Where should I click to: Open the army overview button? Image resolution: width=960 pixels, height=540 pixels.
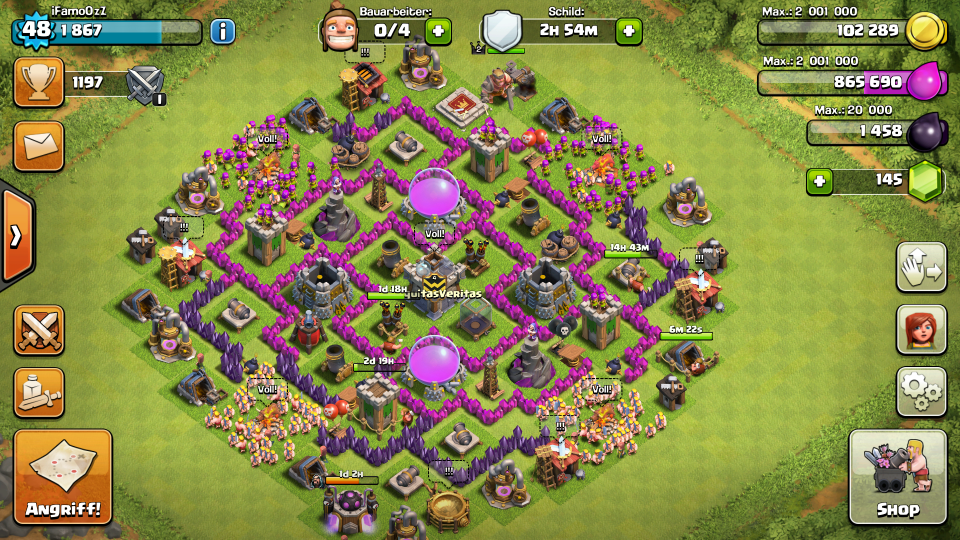[38, 393]
